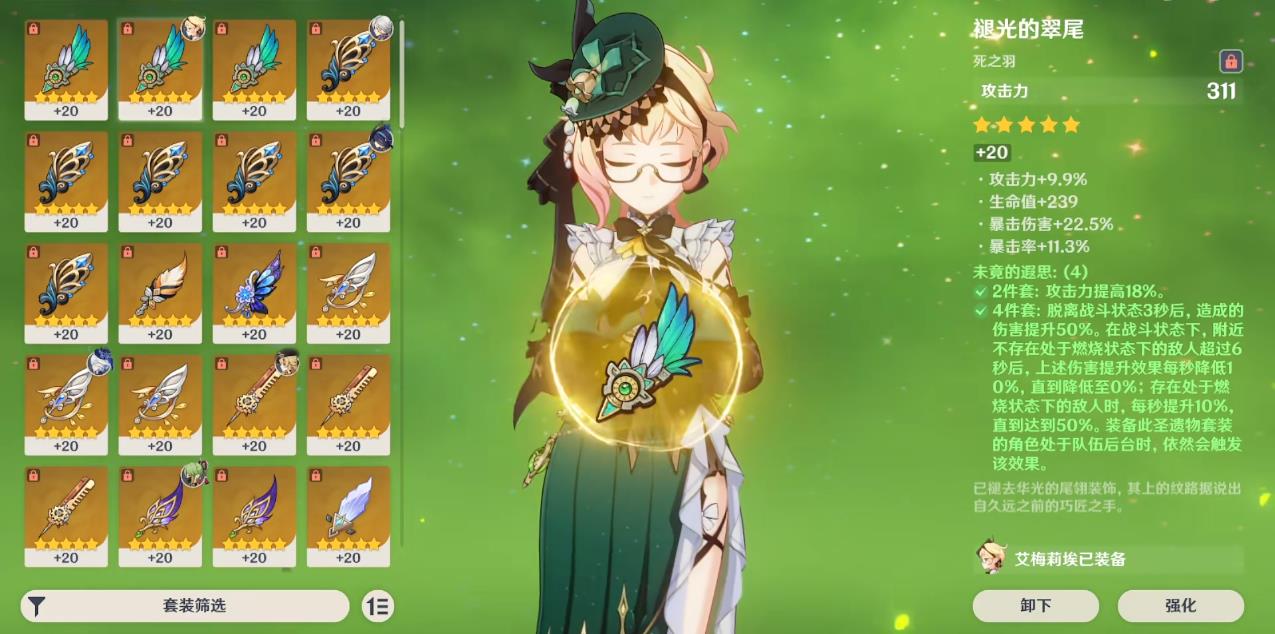Select the purple plume without an avatar
The image size is (1275, 634).
pos(254,512)
